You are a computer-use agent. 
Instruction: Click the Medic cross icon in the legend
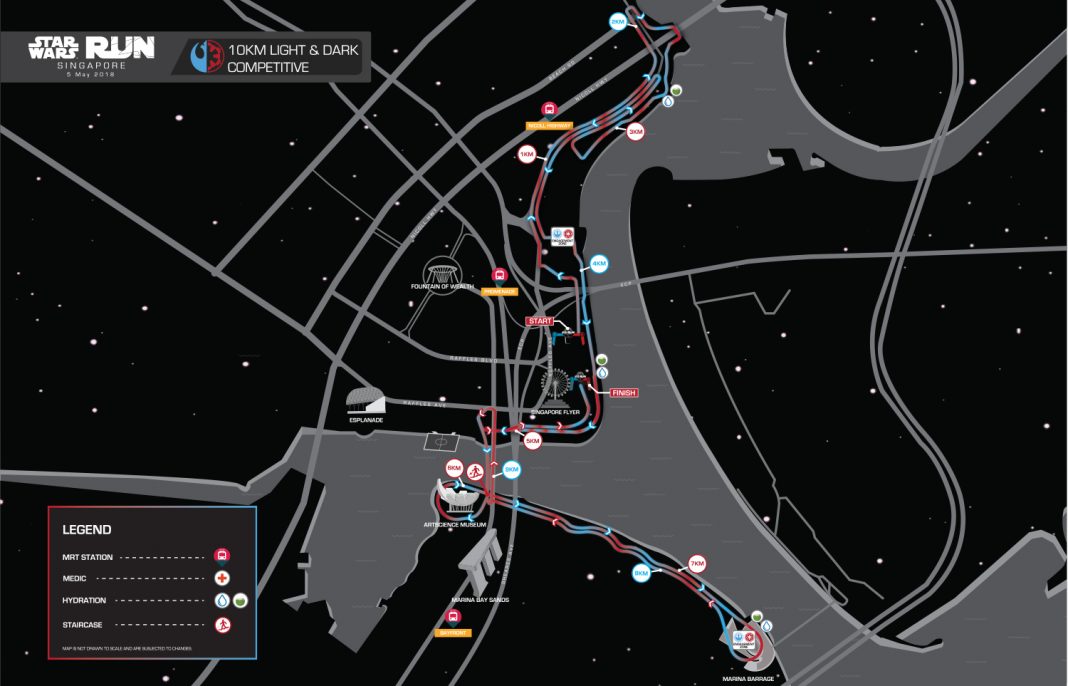tap(222, 577)
